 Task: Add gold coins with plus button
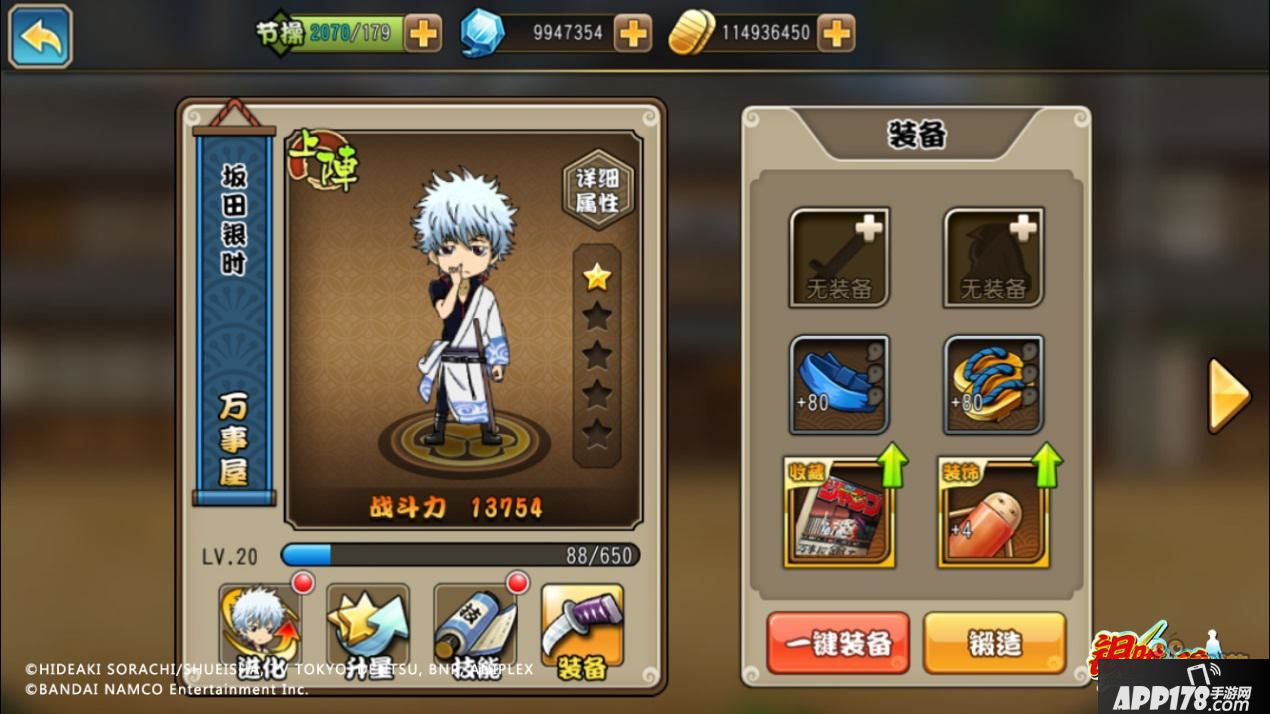836,33
